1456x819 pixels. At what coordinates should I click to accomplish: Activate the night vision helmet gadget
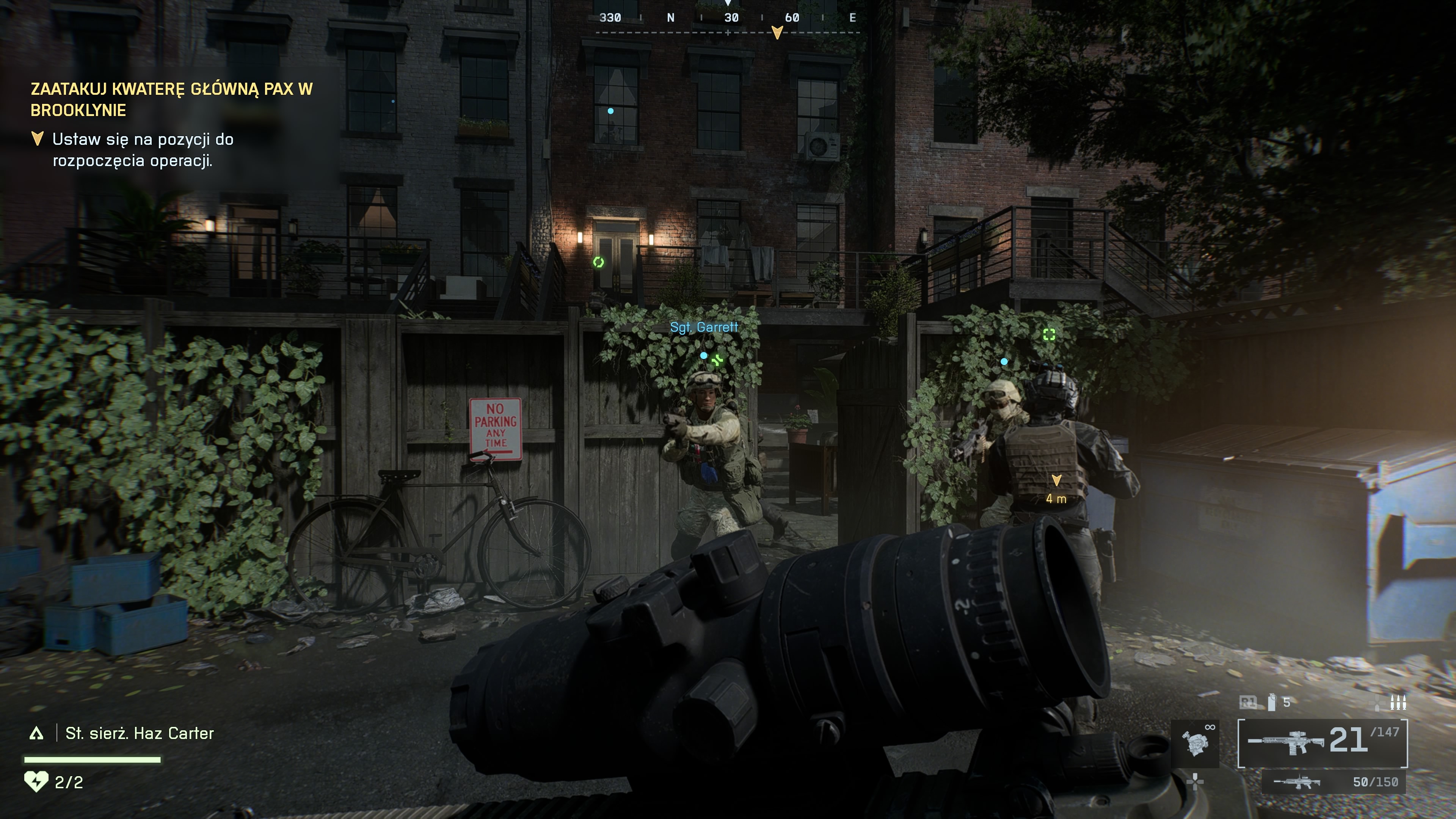(1195, 743)
